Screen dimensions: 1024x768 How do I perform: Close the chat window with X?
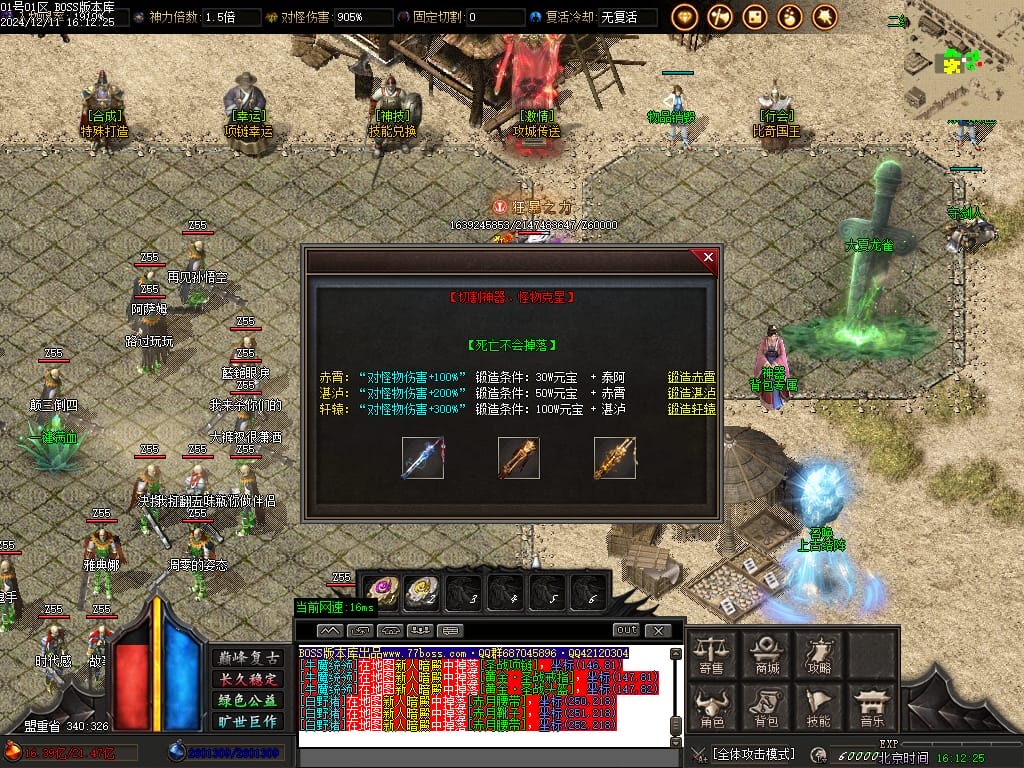click(x=657, y=630)
